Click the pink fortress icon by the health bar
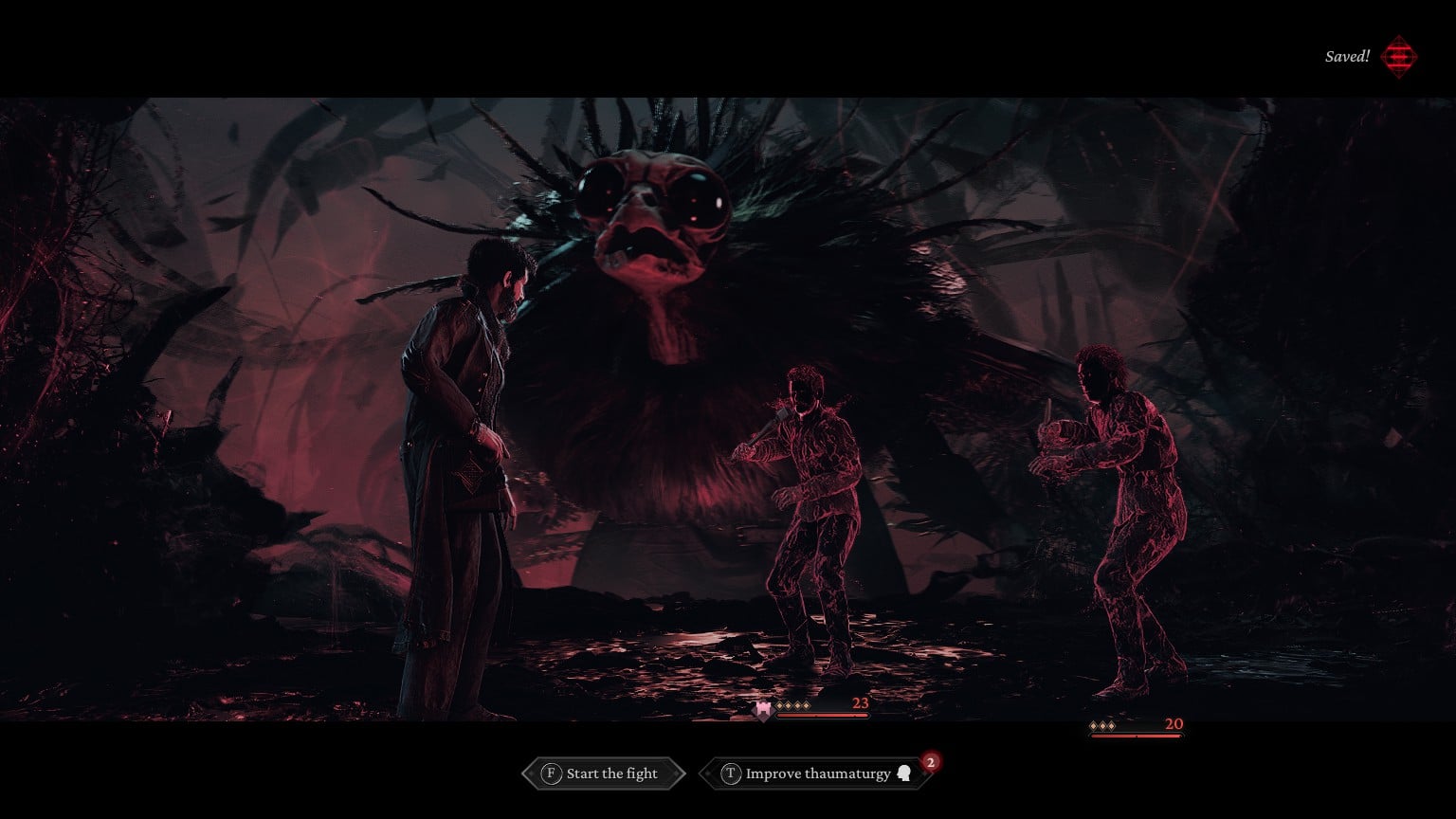The image size is (1456, 819). pos(764,710)
